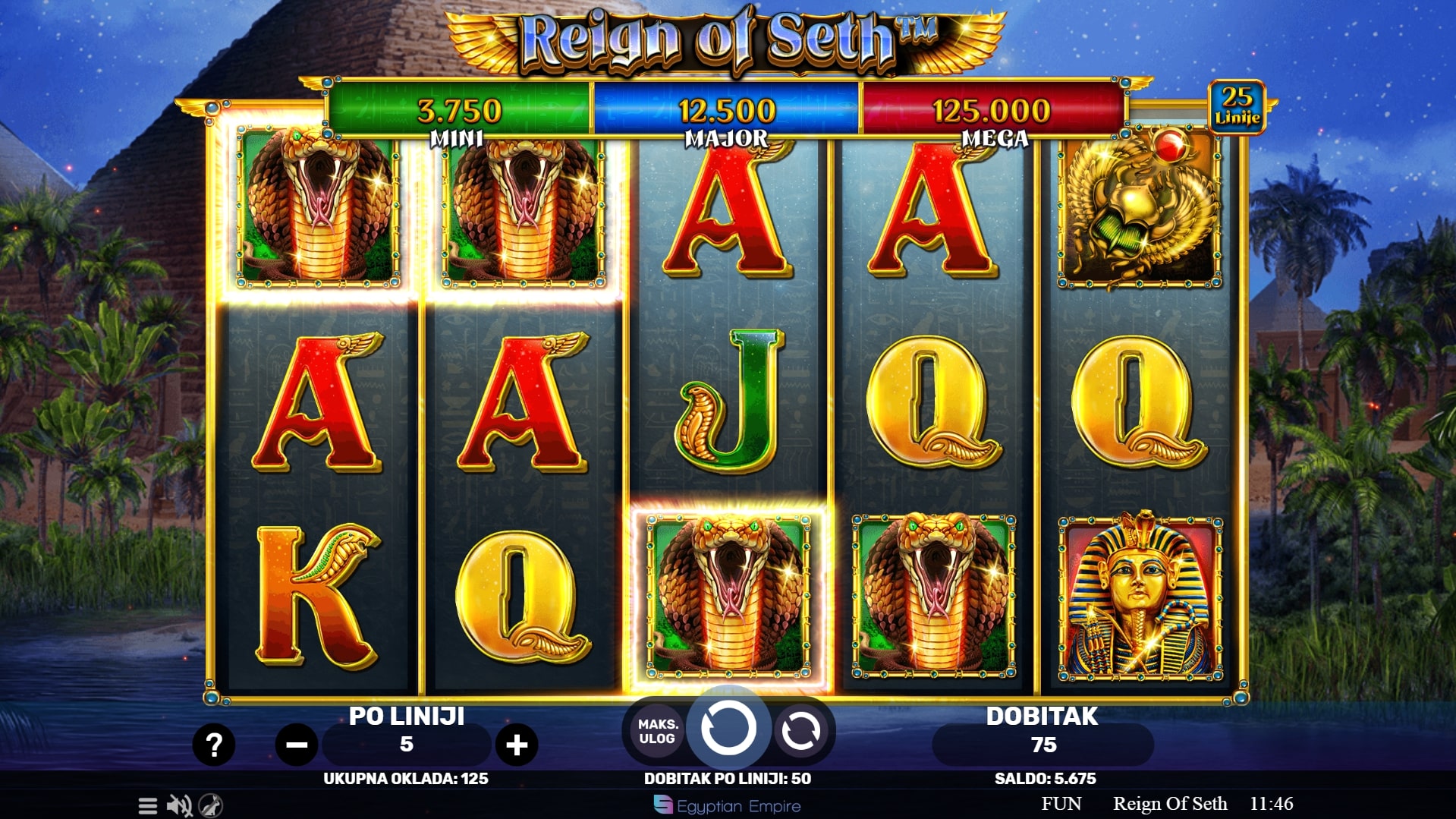
Task: Increase the bet per line with plus
Action: [517, 745]
